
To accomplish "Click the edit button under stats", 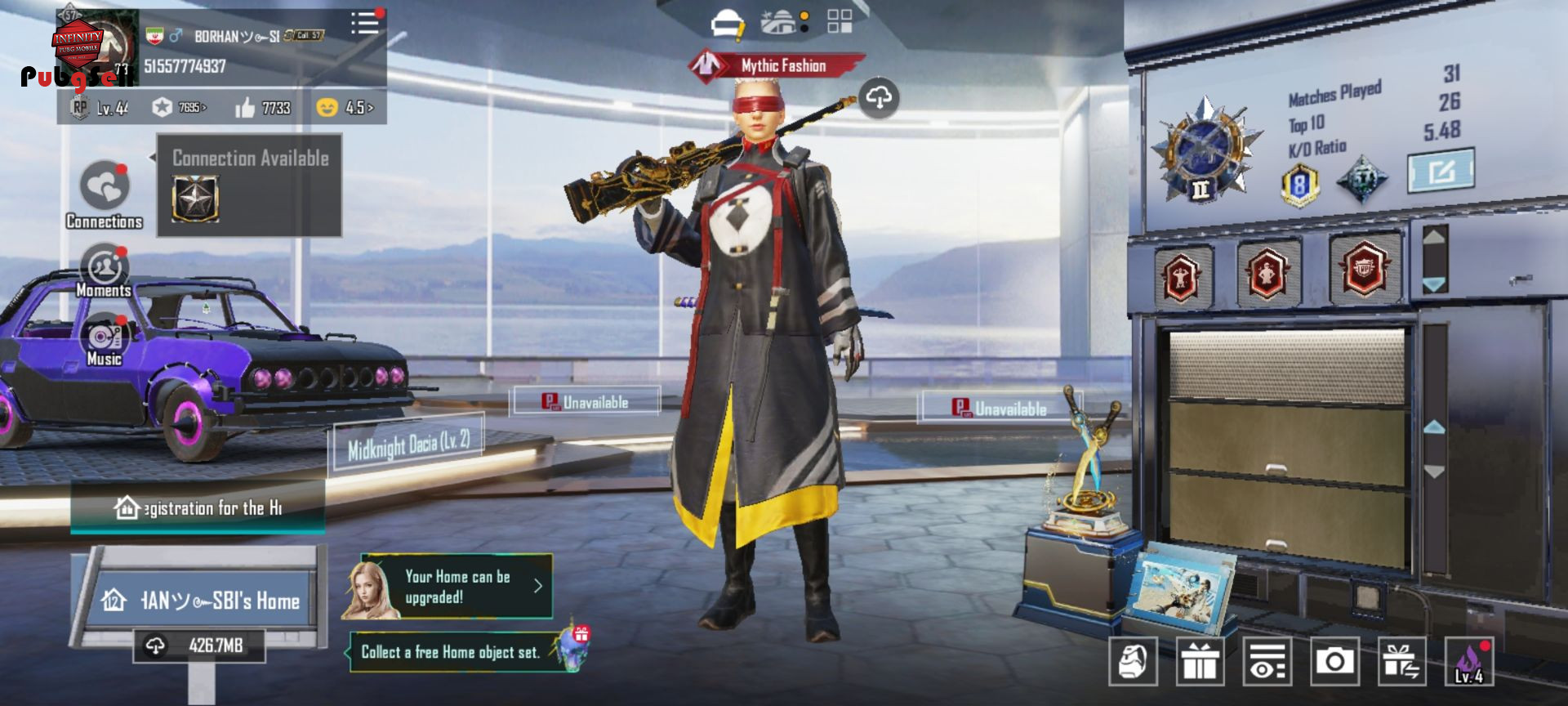I will pyautogui.click(x=1441, y=171).
